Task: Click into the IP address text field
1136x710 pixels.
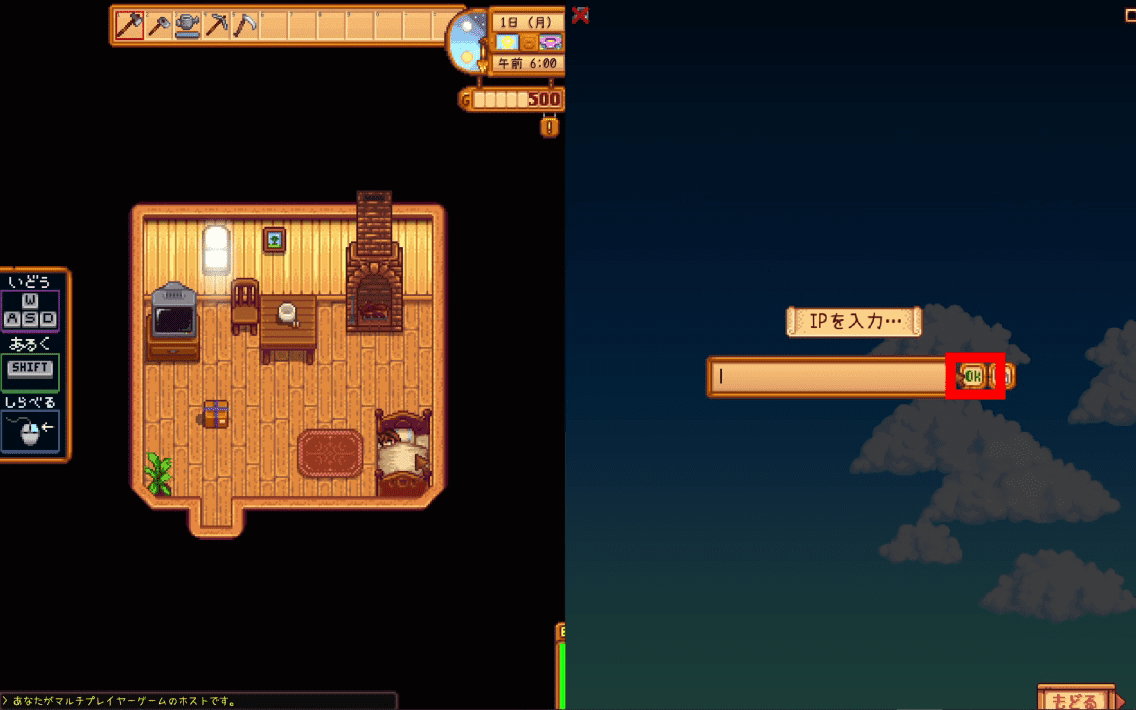Action: (830, 377)
